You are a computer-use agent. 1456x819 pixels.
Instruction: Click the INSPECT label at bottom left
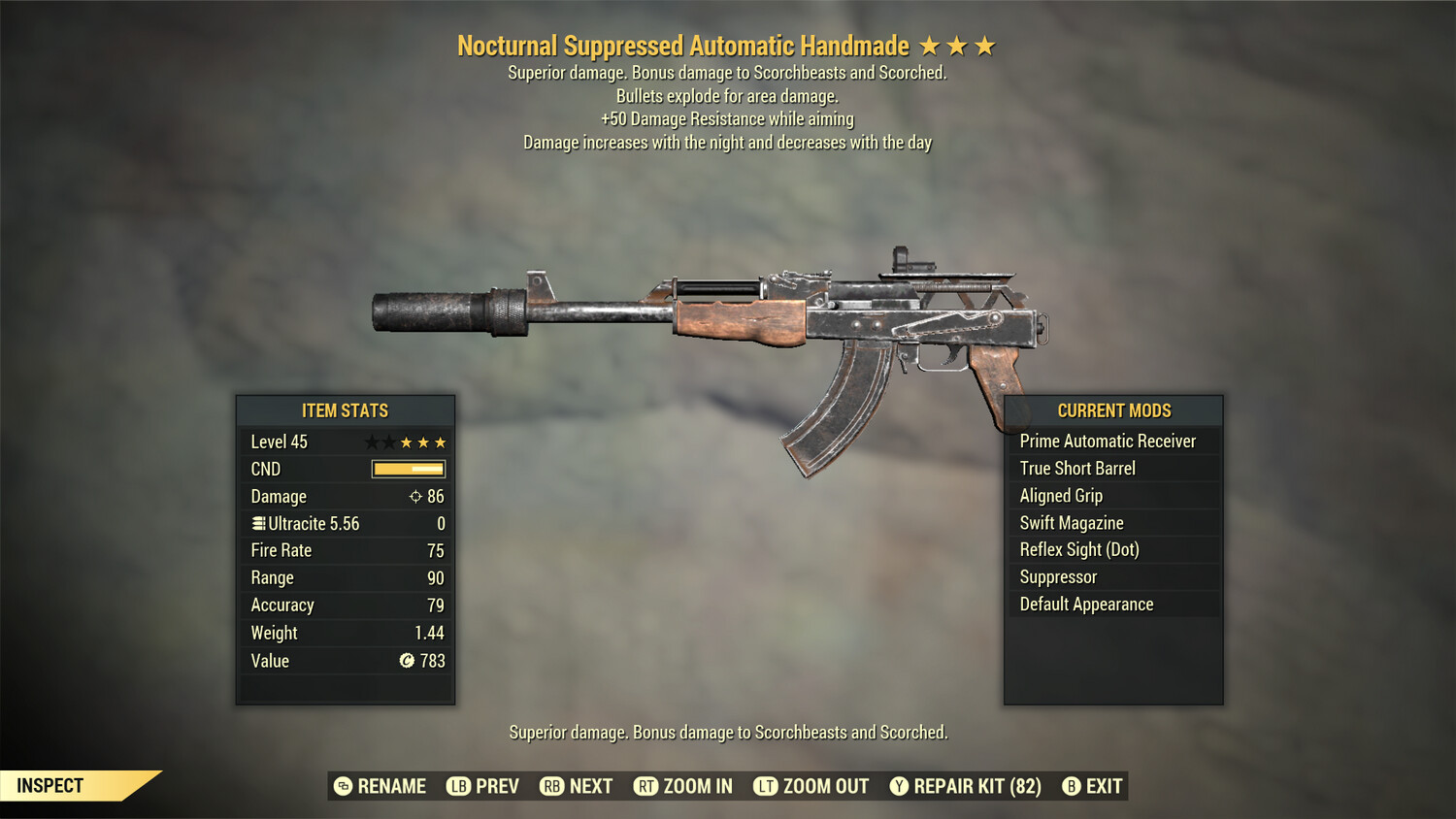coord(50,786)
